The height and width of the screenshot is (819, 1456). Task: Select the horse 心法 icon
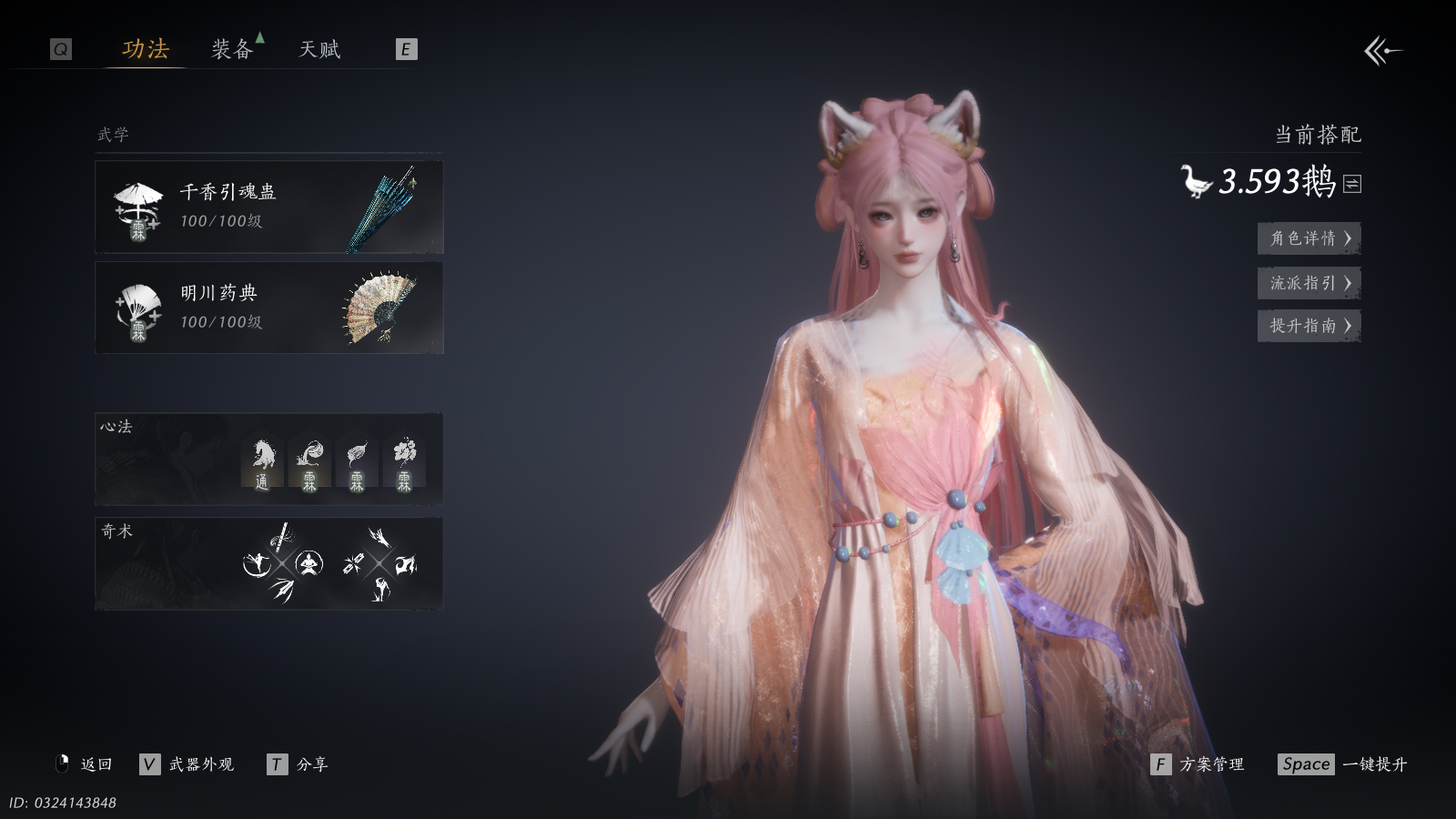262,462
